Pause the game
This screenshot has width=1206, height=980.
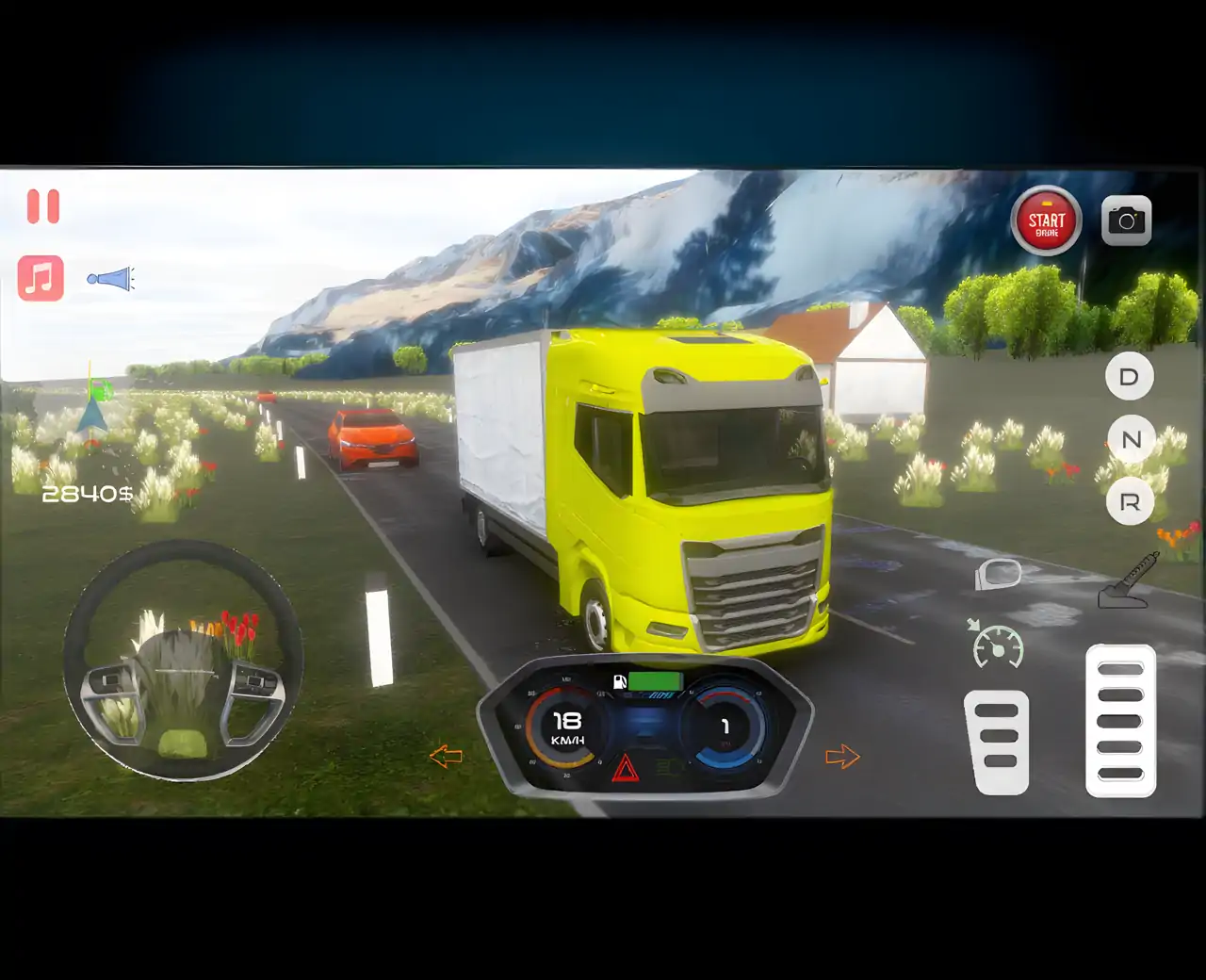click(43, 206)
